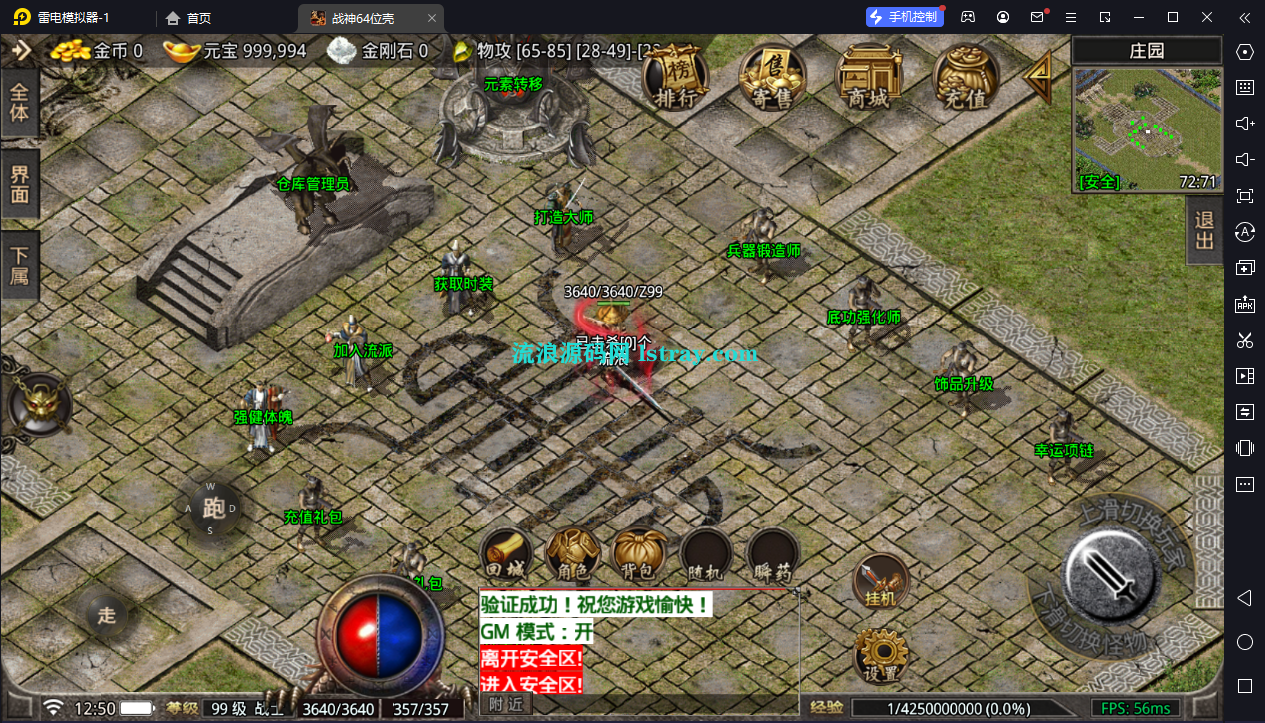Select the 全体 side tab
Image resolution: width=1265 pixels, height=723 pixels.
19,103
